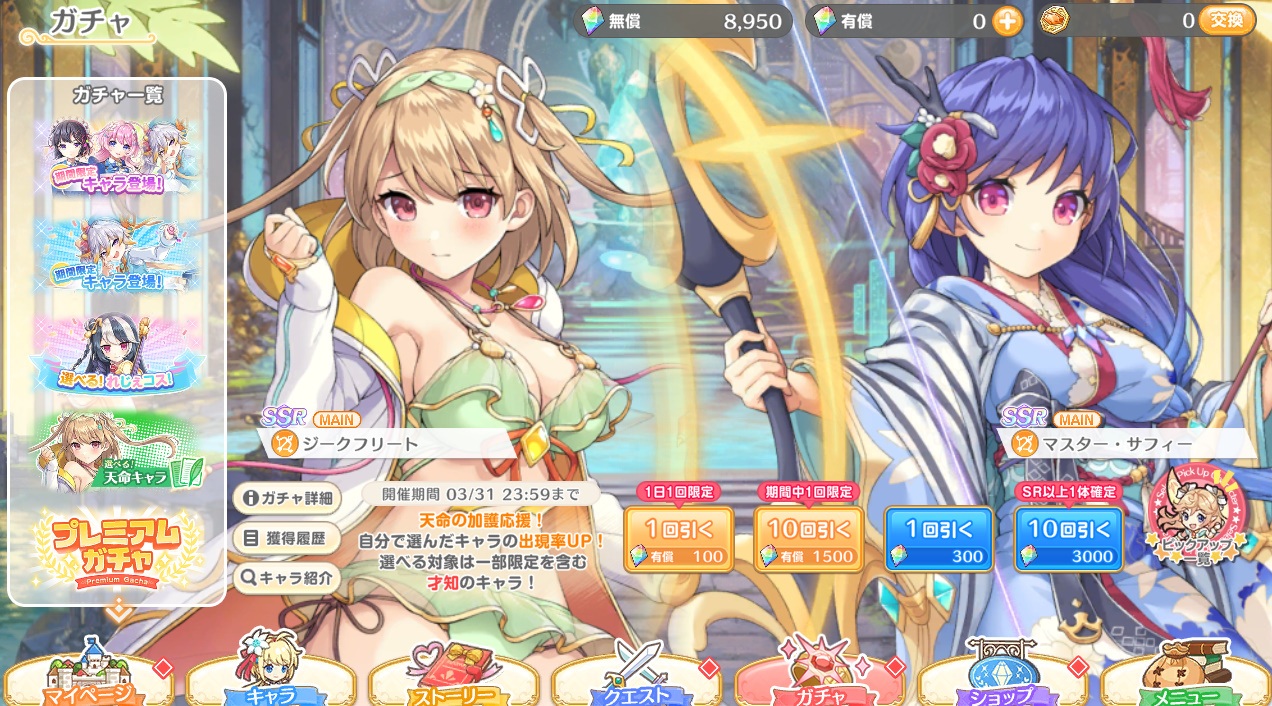Tap the 交換 exchange button
Viewport: 1272px width, 706px height.
pos(1226,20)
